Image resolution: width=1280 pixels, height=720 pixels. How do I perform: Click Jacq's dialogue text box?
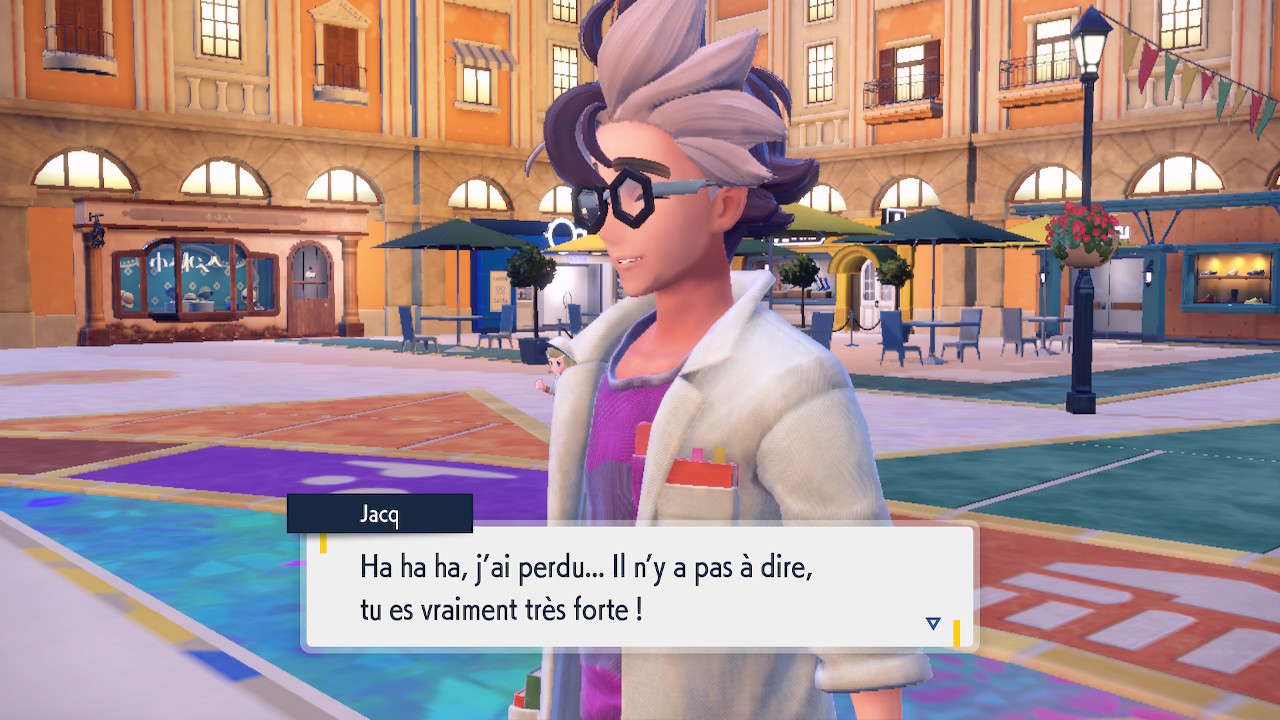[x=640, y=588]
